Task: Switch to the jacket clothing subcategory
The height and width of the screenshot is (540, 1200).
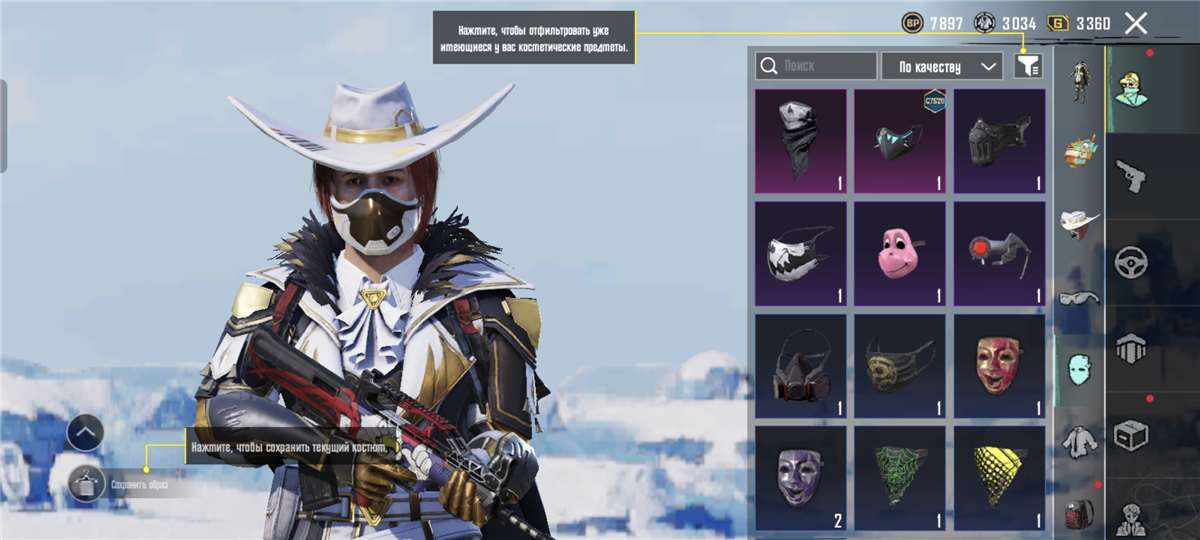Action: (x=1079, y=440)
